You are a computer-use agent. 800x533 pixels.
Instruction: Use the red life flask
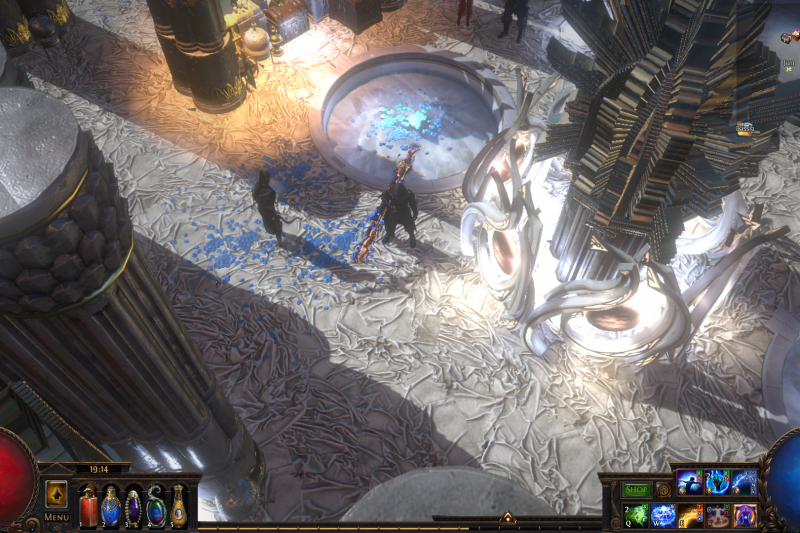coord(88,507)
